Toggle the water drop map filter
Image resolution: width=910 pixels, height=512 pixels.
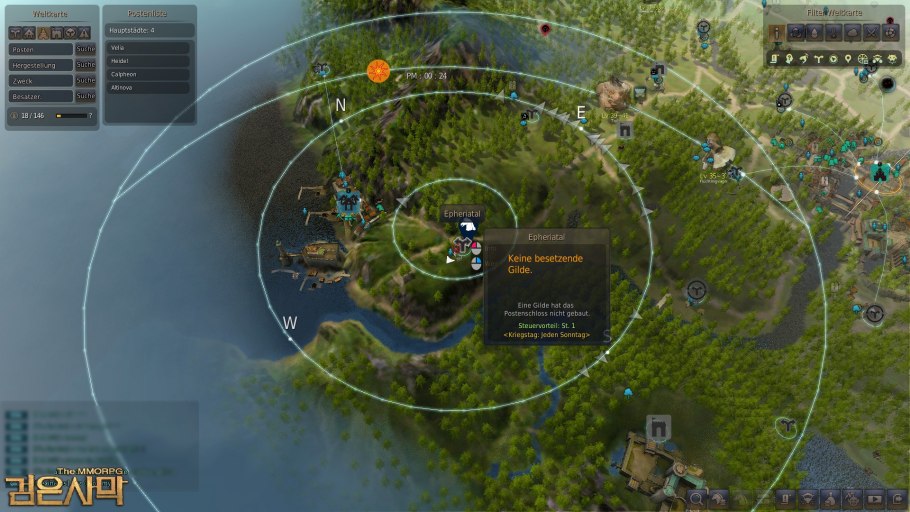tap(816, 32)
